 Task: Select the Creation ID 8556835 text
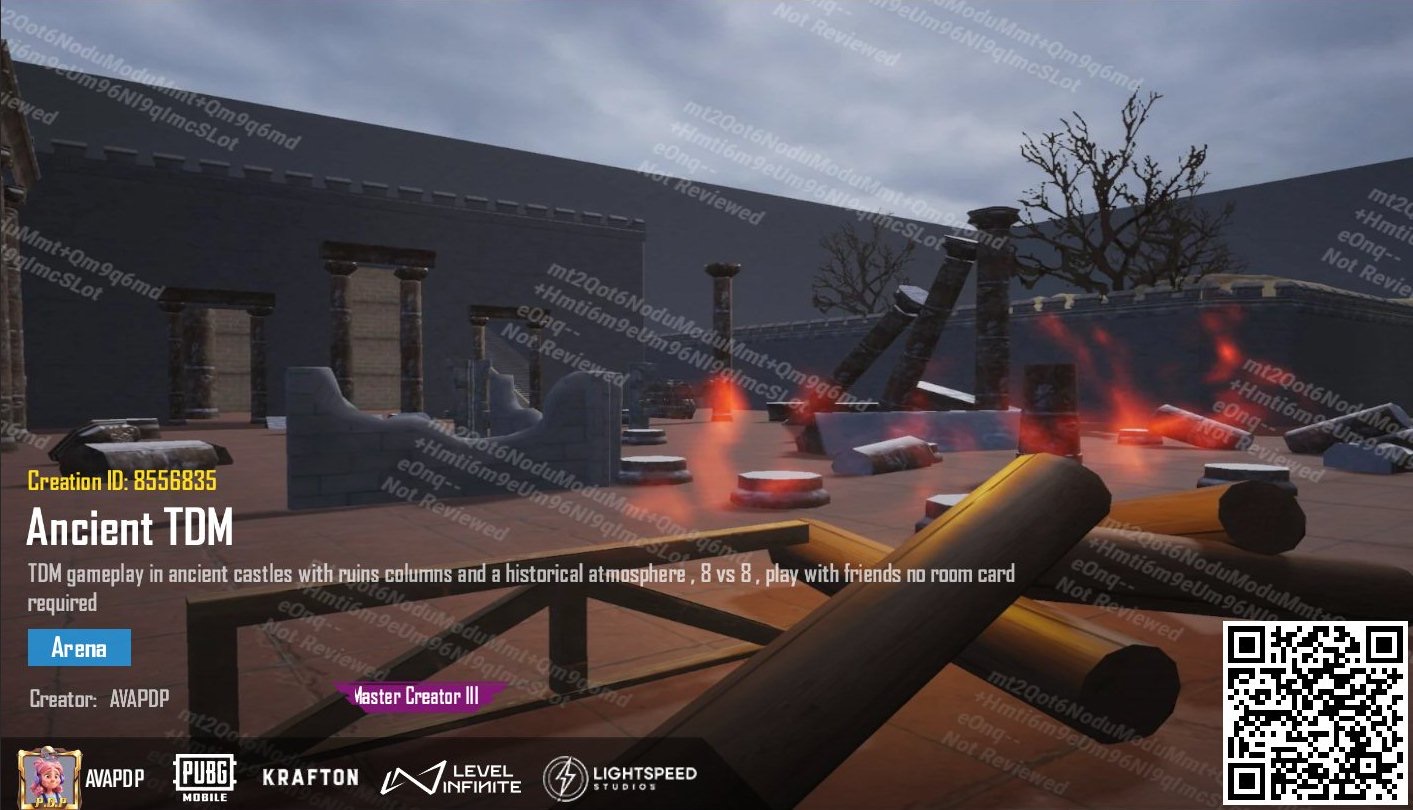tap(122, 481)
